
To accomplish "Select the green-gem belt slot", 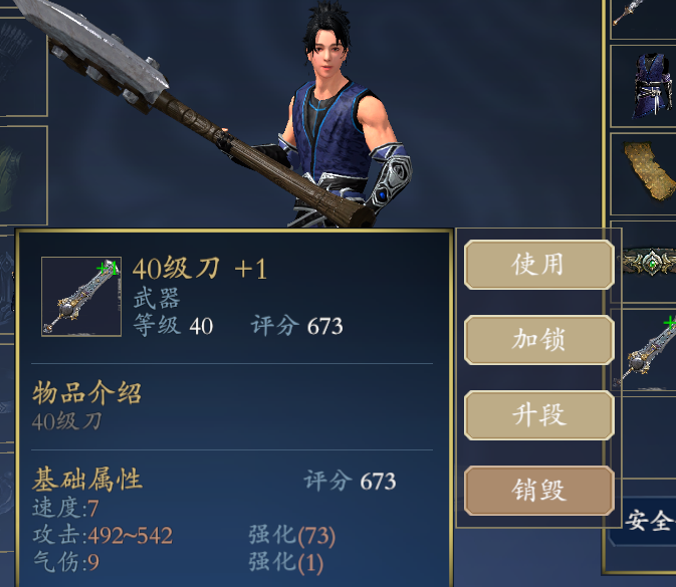I will [x=645, y=262].
